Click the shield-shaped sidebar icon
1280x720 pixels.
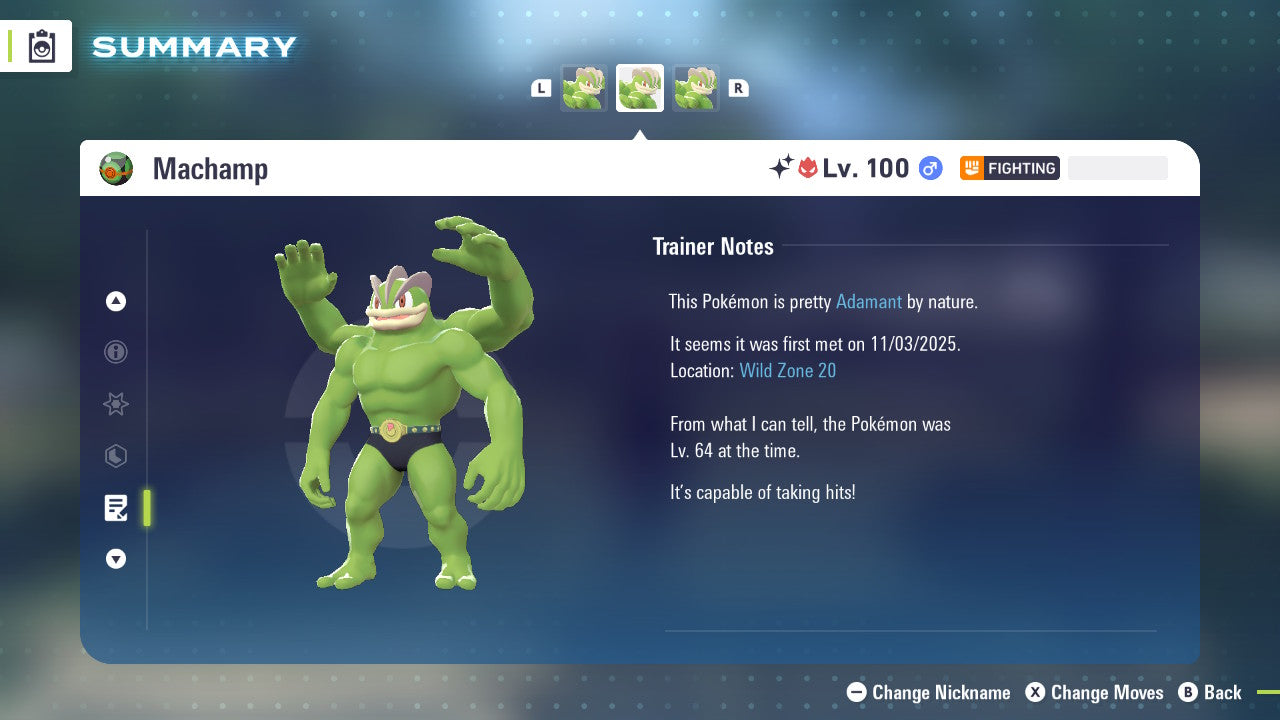pyautogui.click(x=115, y=456)
